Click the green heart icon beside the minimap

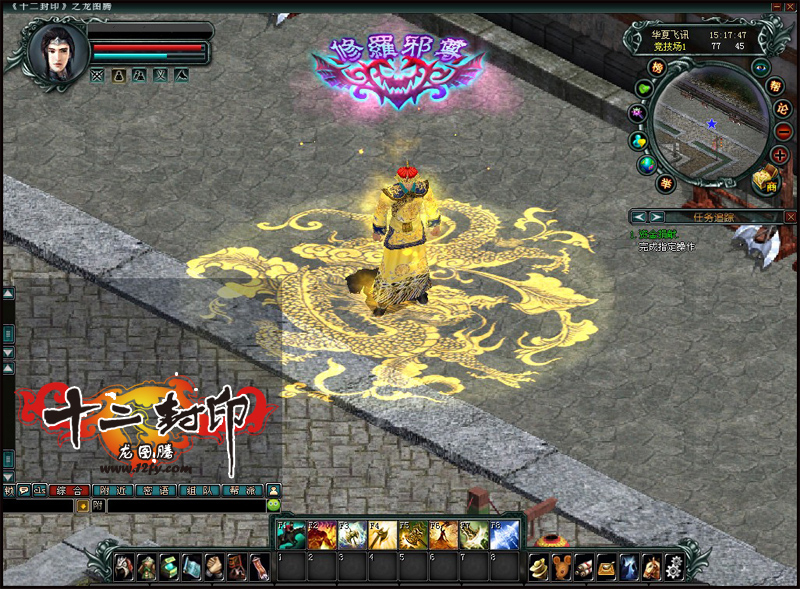point(644,88)
